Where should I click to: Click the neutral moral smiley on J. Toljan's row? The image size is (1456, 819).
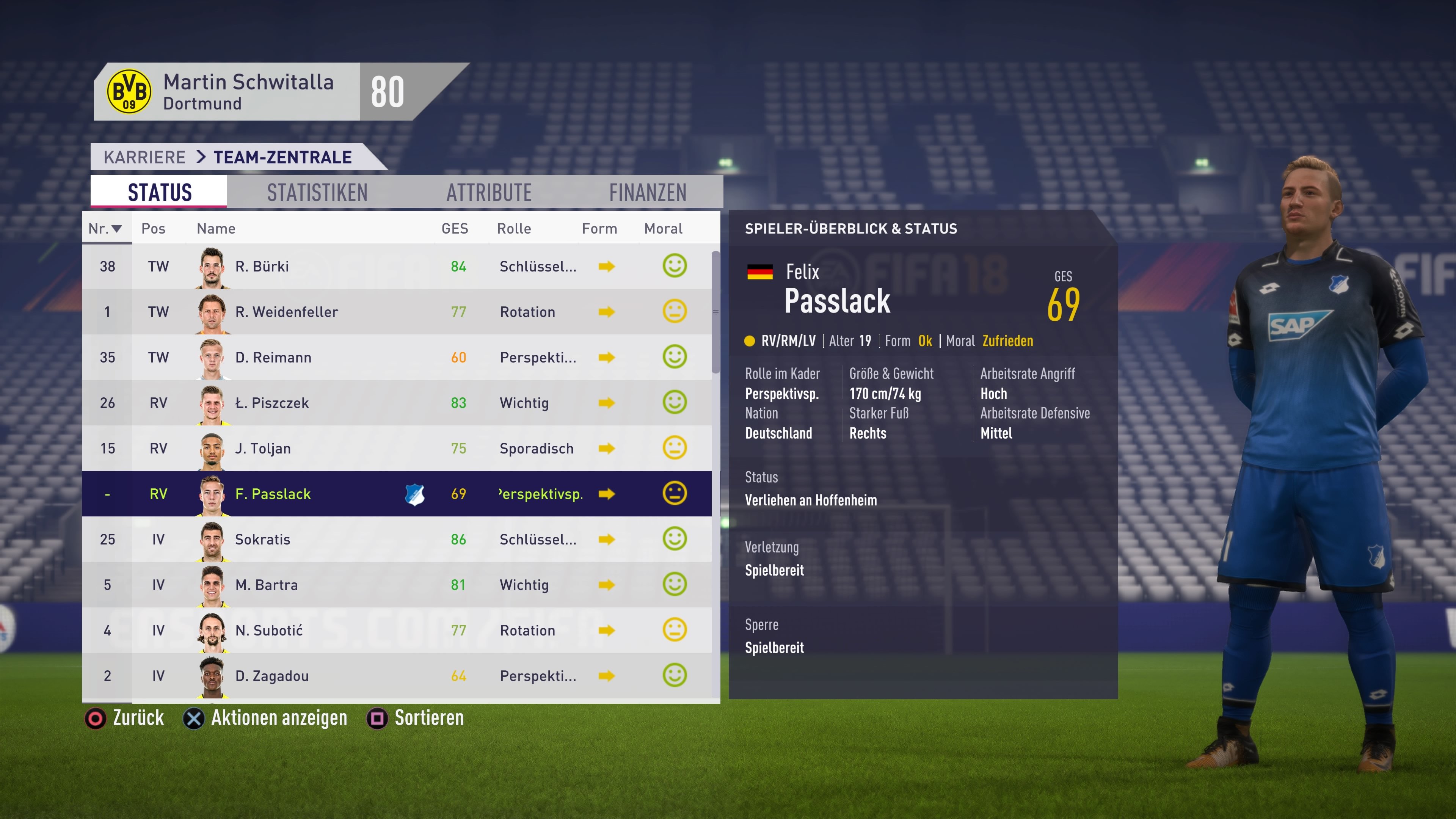[674, 448]
